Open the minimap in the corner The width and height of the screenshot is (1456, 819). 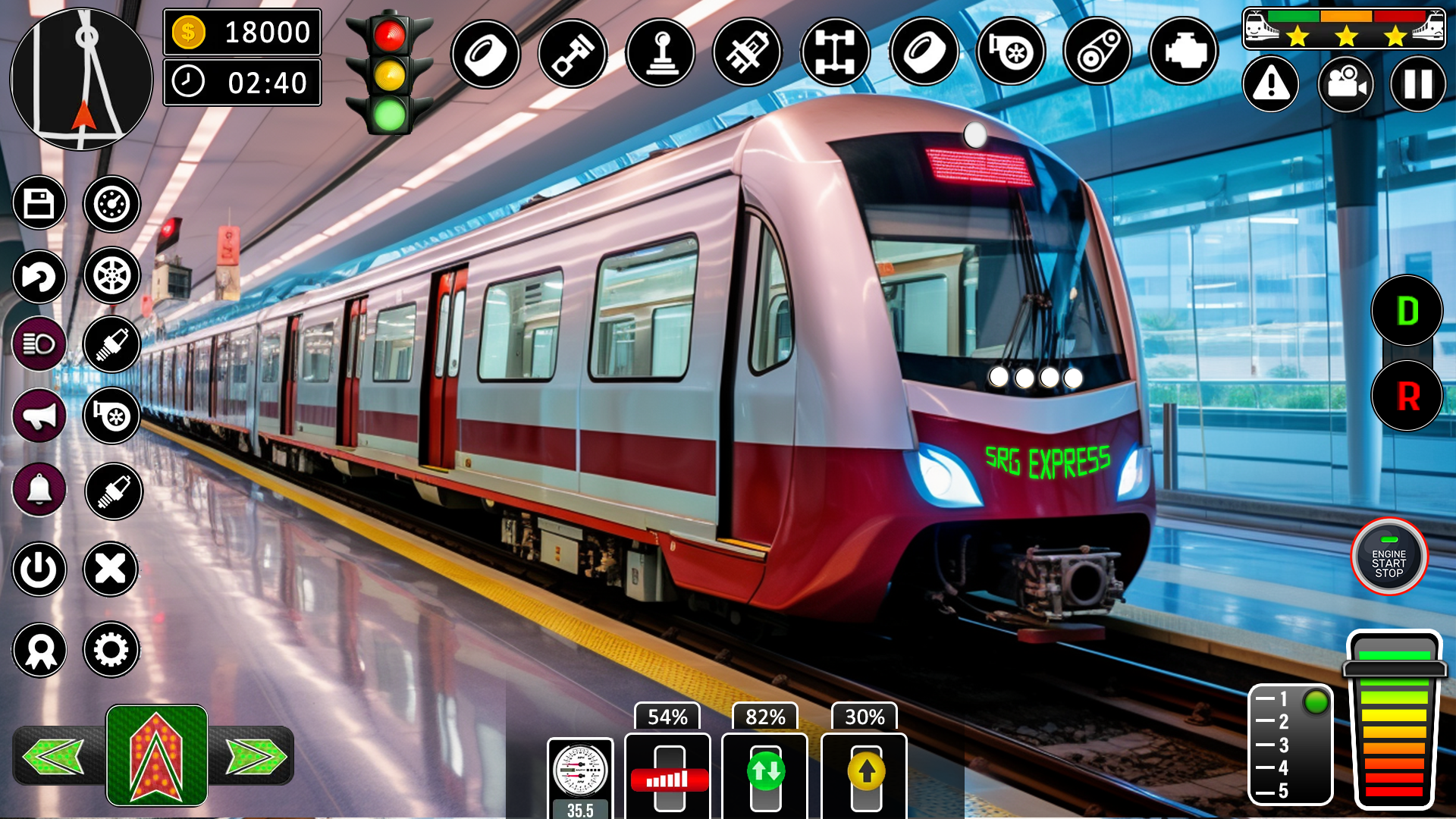tap(80, 80)
